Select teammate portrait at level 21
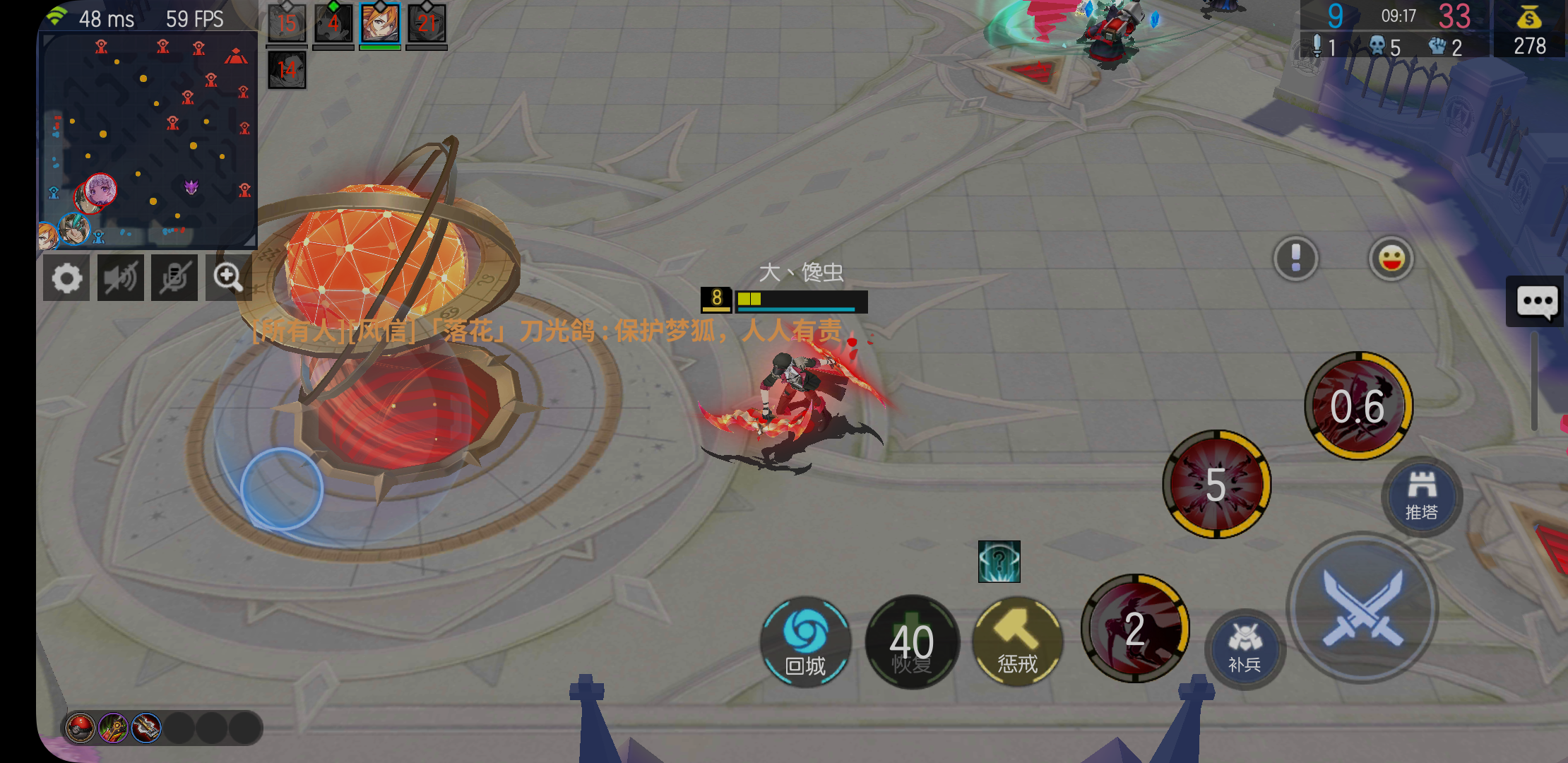Image resolution: width=1568 pixels, height=763 pixels. (x=427, y=23)
